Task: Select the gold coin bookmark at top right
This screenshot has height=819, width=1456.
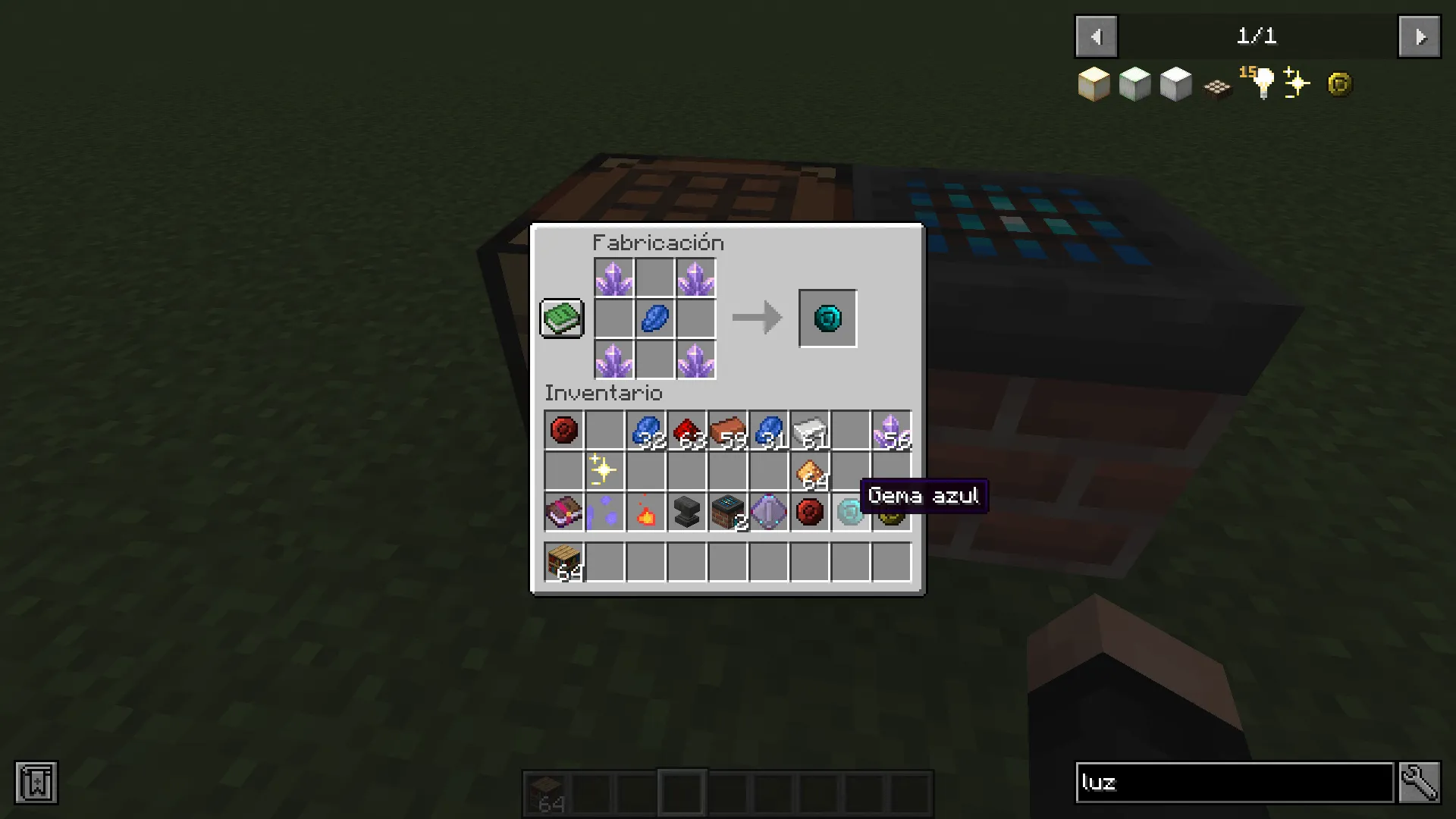Action: (x=1338, y=83)
